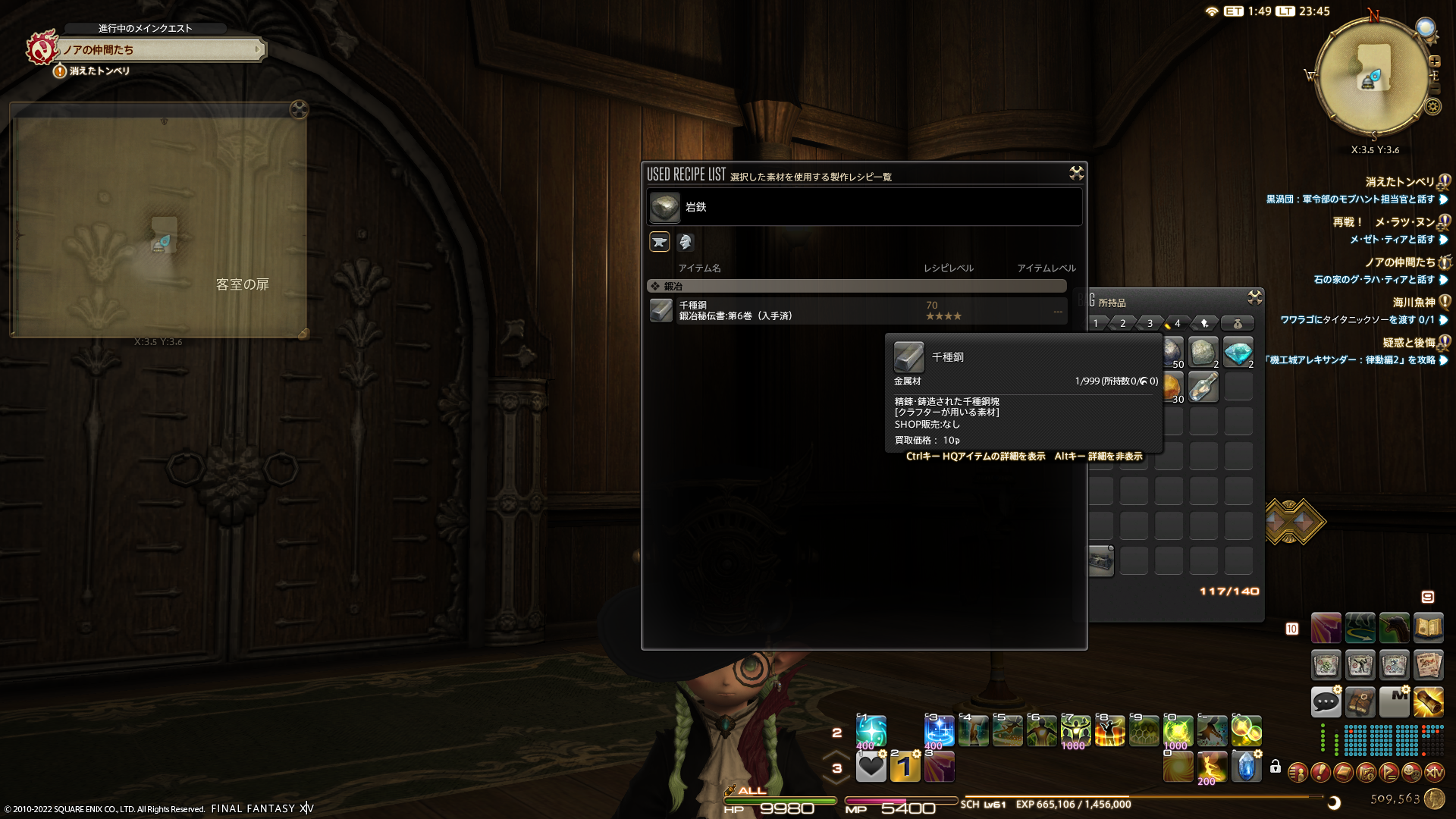The width and height of the screenshot is (1456, 819).
Task: Open the ノアの仲間たち main quest tracker
Action: click(x=159, y=50)
